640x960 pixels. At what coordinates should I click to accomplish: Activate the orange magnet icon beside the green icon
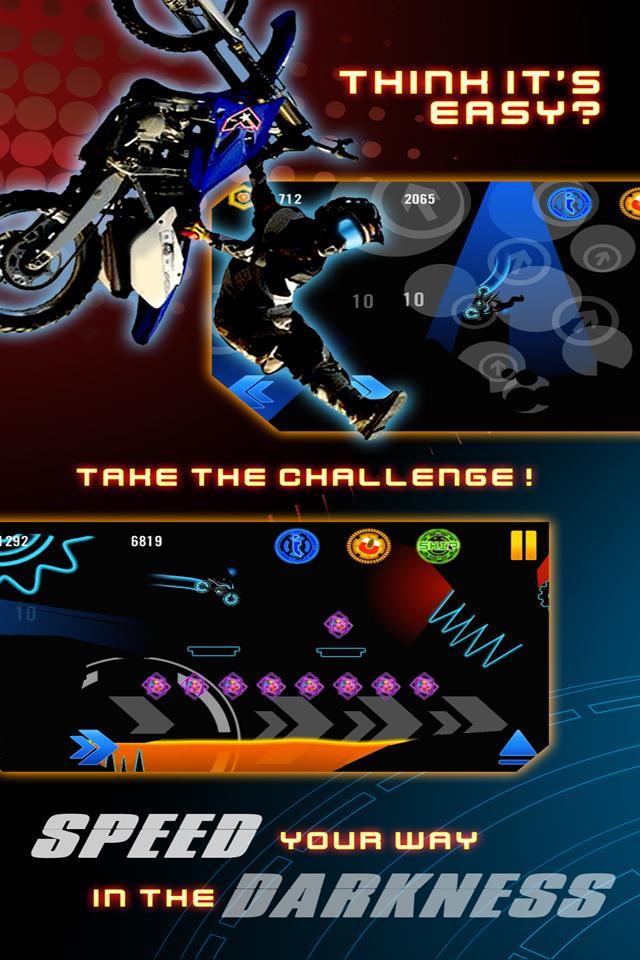tap(368, 546)
